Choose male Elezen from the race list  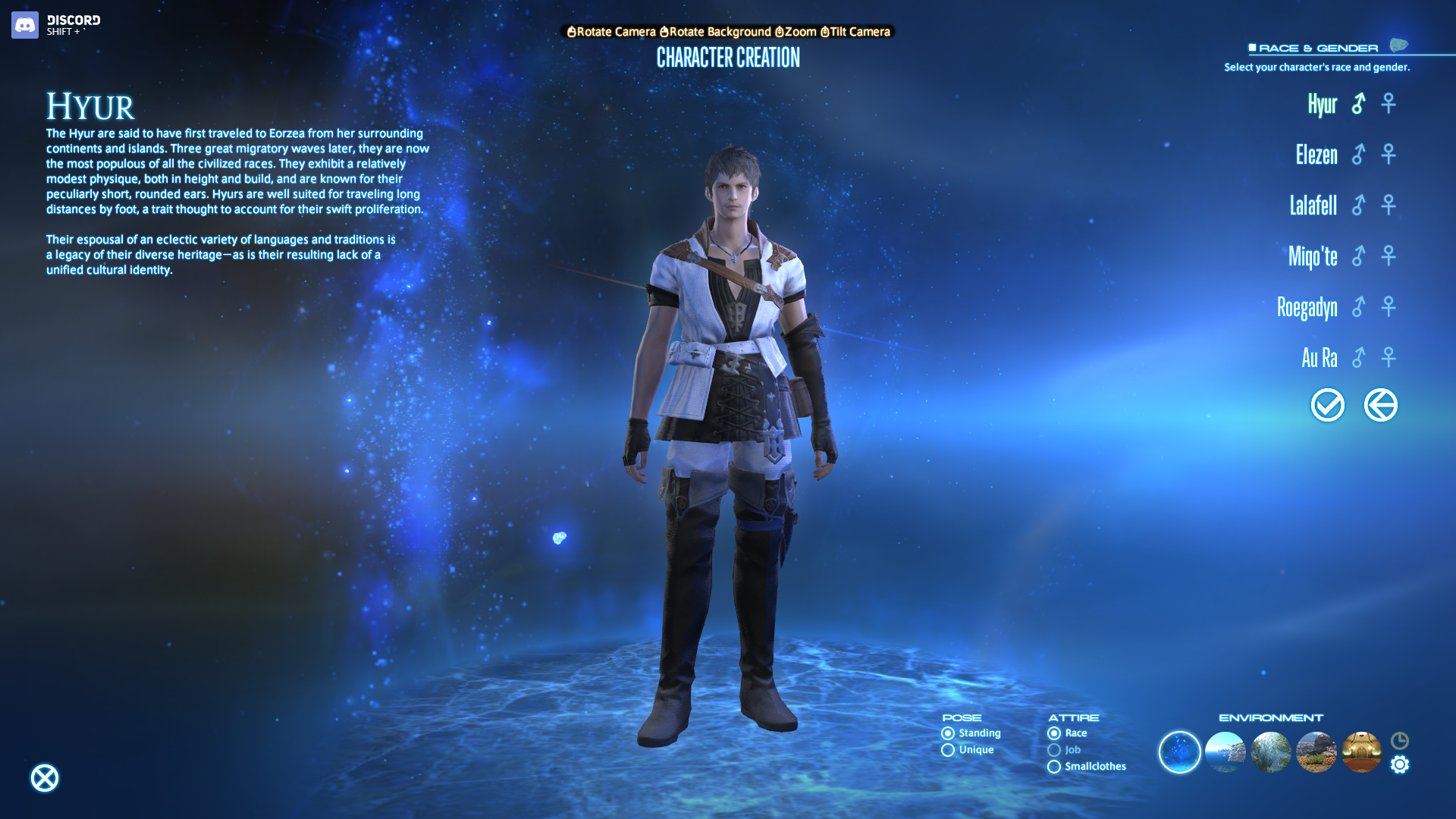tap(1358, 155)
